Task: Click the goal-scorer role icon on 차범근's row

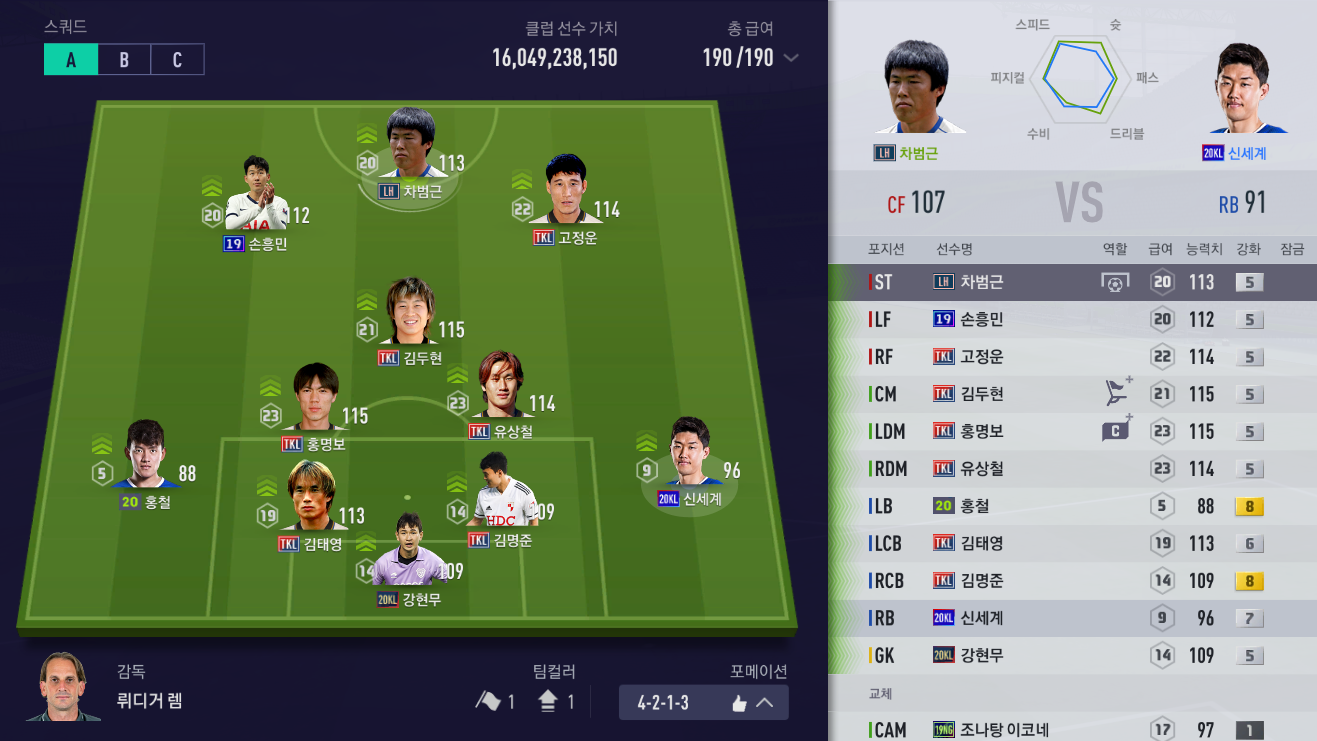Action: pyautogui.click(x=1115, y=282)
